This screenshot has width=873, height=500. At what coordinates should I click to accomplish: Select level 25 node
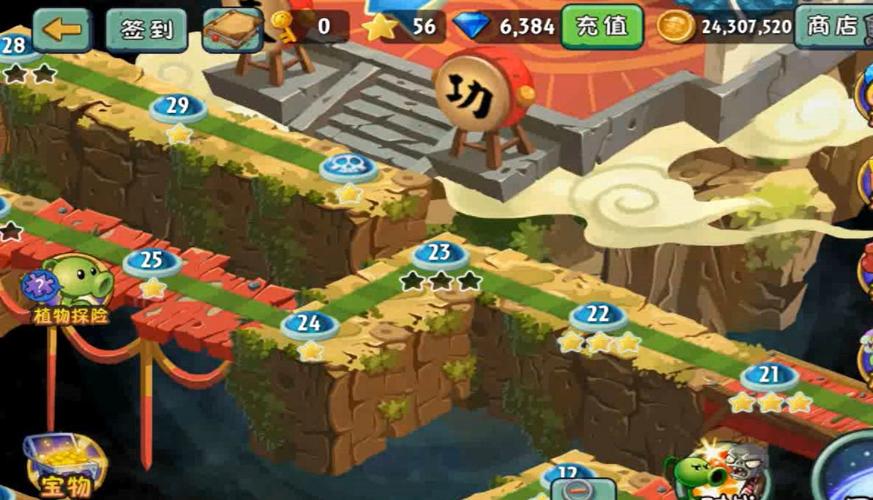(152, 261)
